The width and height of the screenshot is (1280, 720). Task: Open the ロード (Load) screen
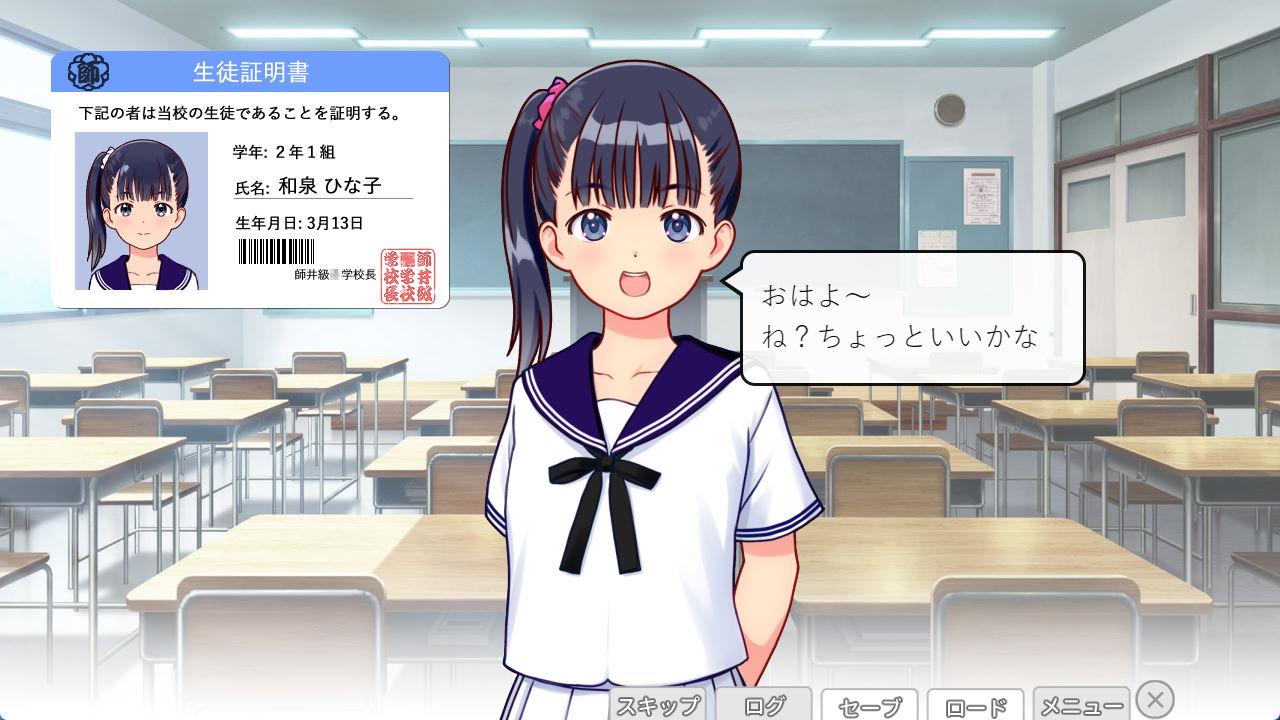(x=975, y=706)
